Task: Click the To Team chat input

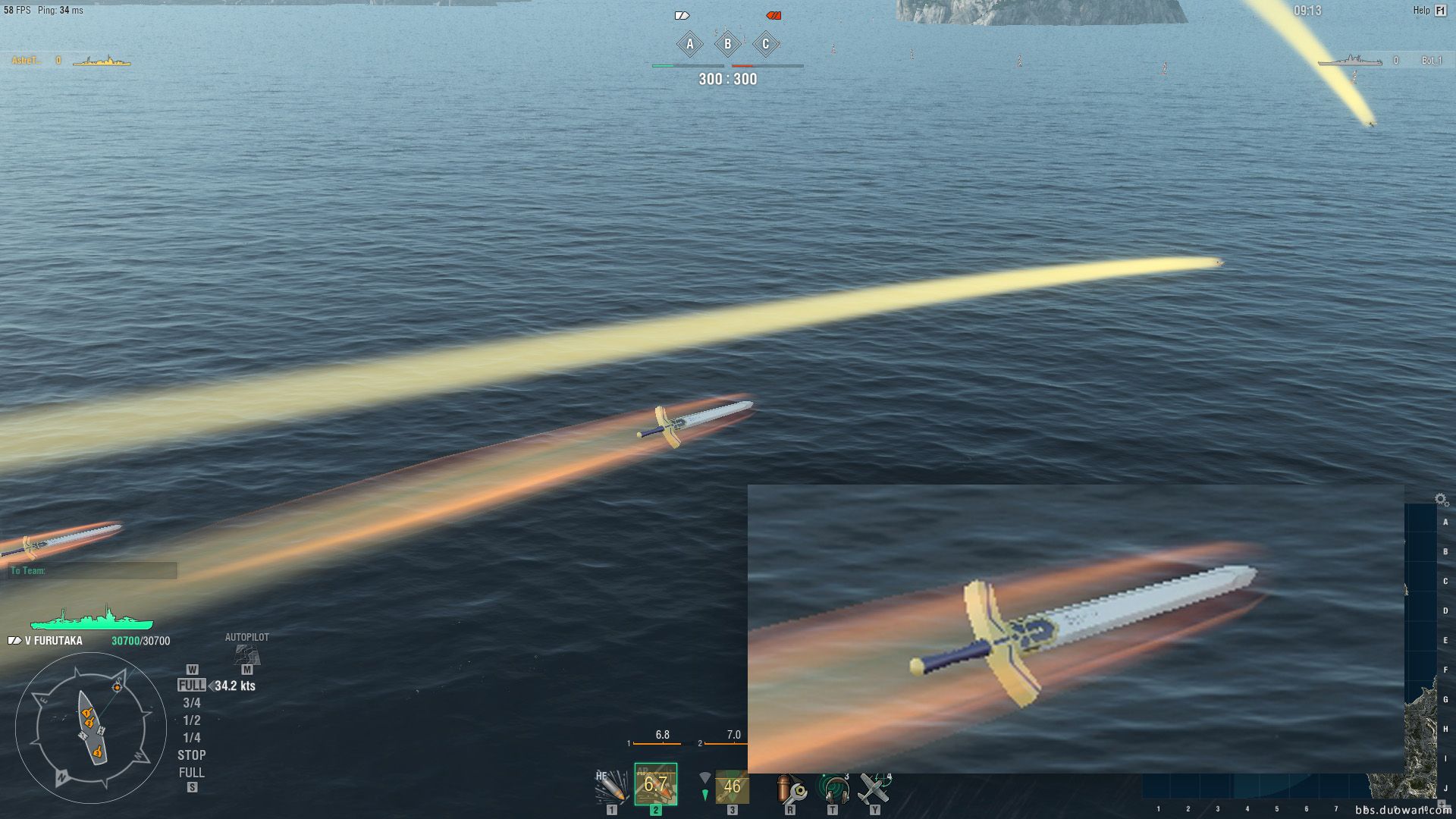Action: point(93,570)
